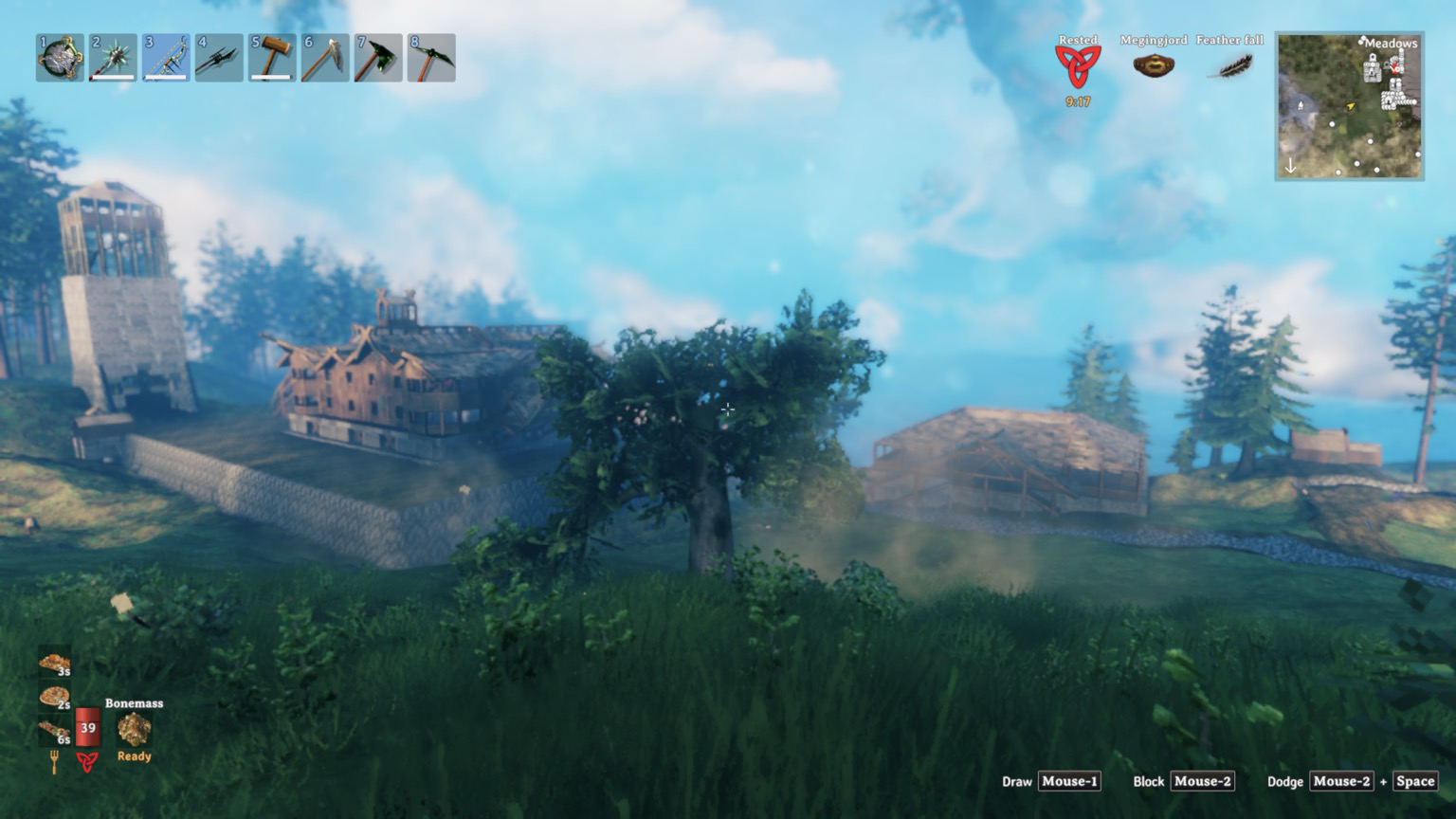Open the Meadows minimap
Screen dimensions: 1456x819
pyautogui.click(x=1349, y=106)
